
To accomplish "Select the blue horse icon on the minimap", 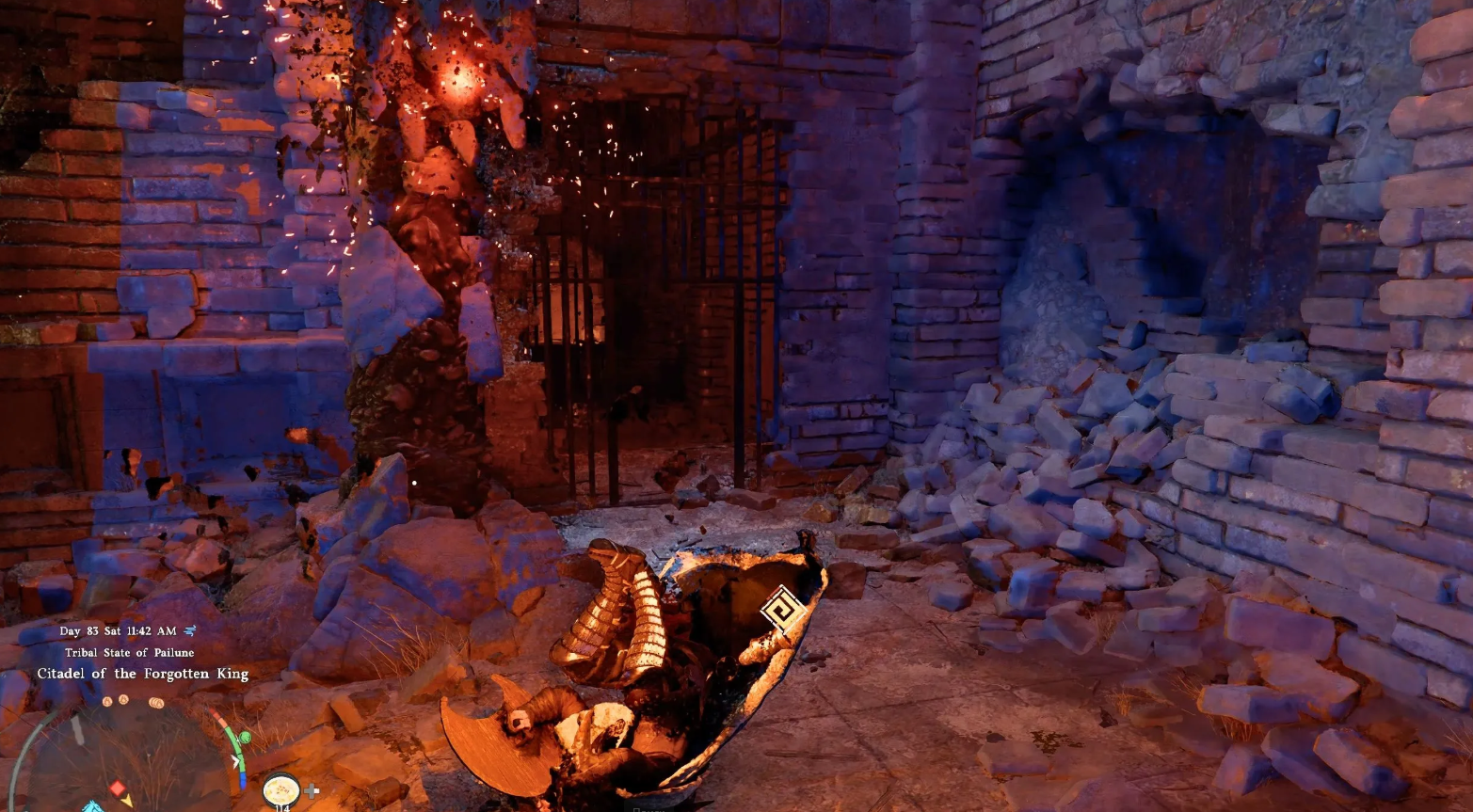I will point(93,806).
